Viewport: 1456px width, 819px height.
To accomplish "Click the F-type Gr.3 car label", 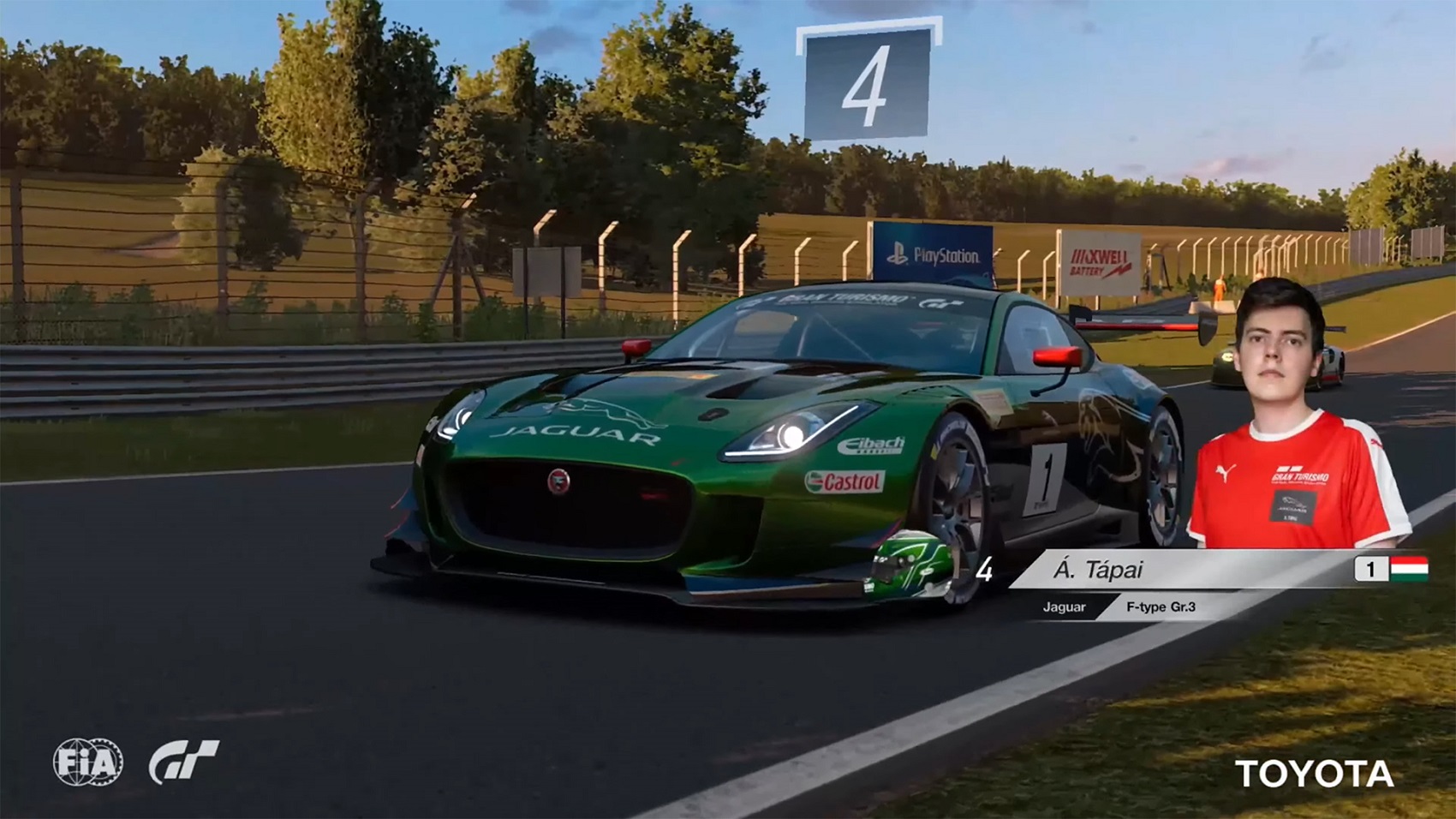I will 1161,607.
